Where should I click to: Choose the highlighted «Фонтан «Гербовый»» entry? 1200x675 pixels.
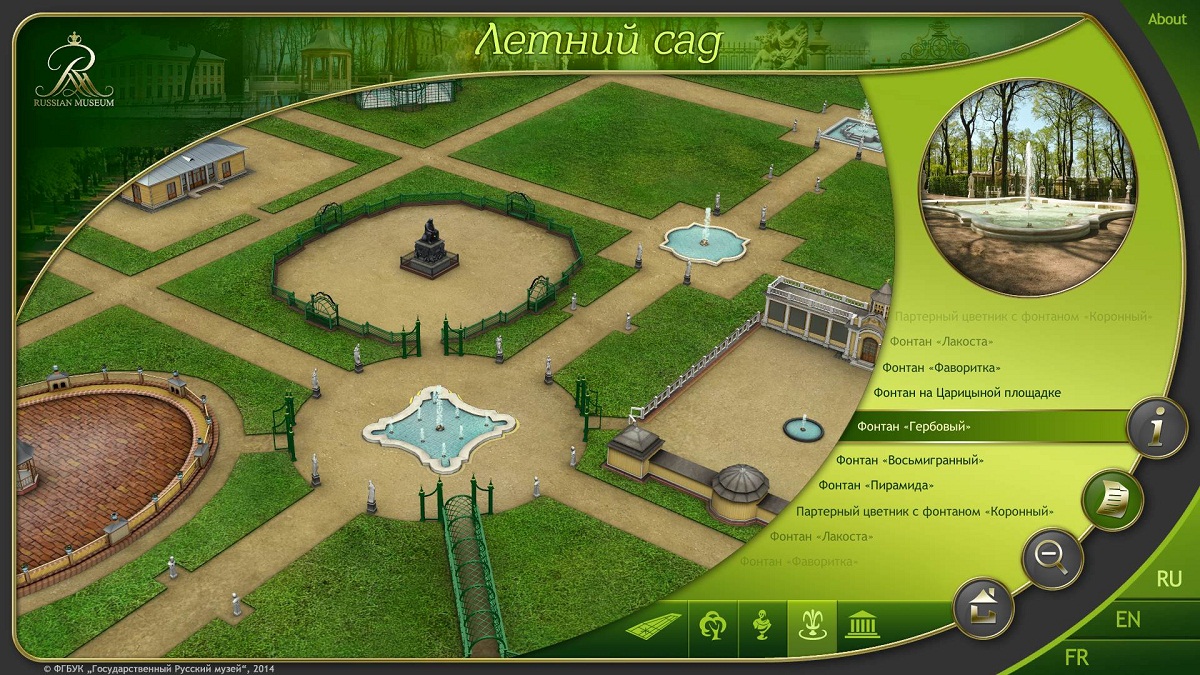[914, 427]
